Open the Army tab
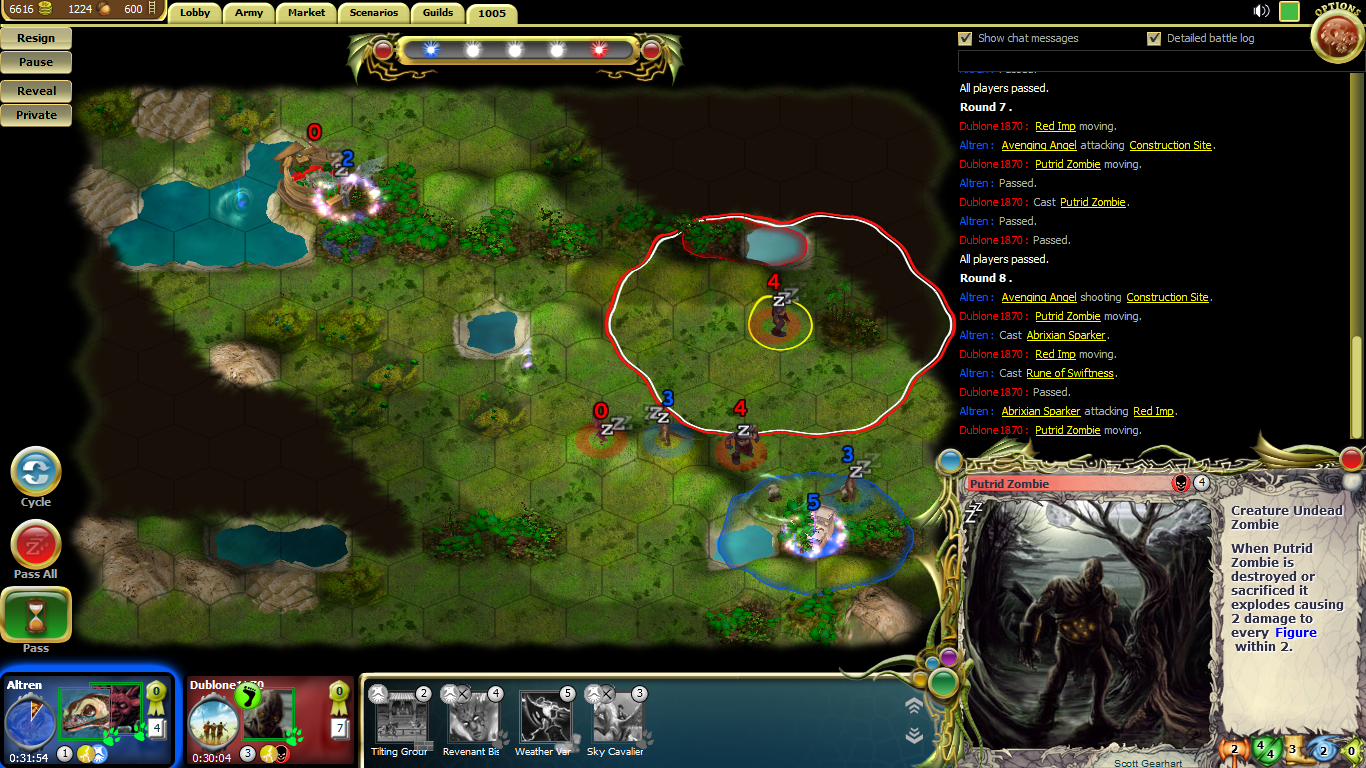This screenshot has width=1366, height=768. coord(249,13)
